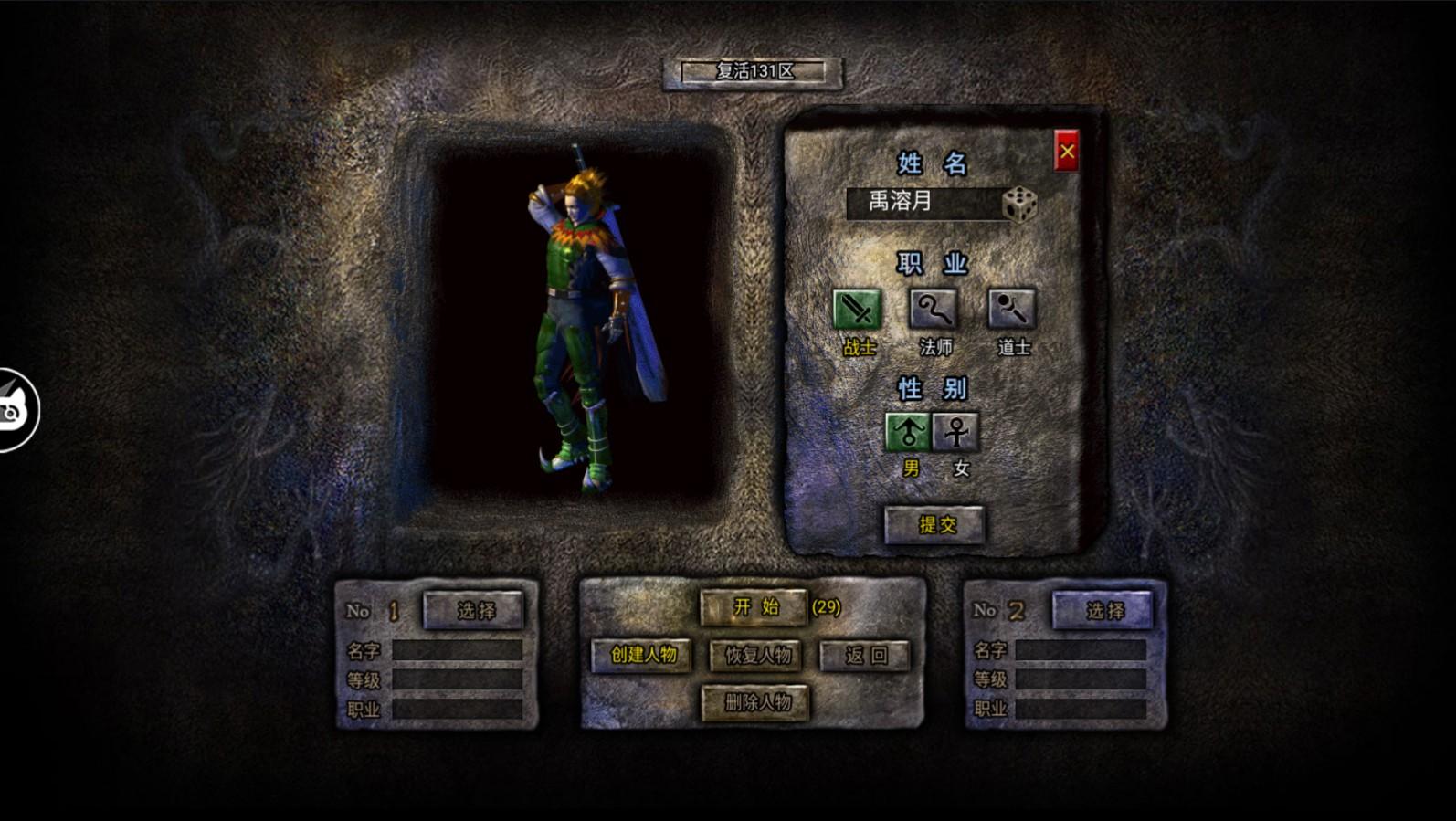Click 删除人物 delete character
Viewport: 1456px width, 821px height.
coord(755,702)
